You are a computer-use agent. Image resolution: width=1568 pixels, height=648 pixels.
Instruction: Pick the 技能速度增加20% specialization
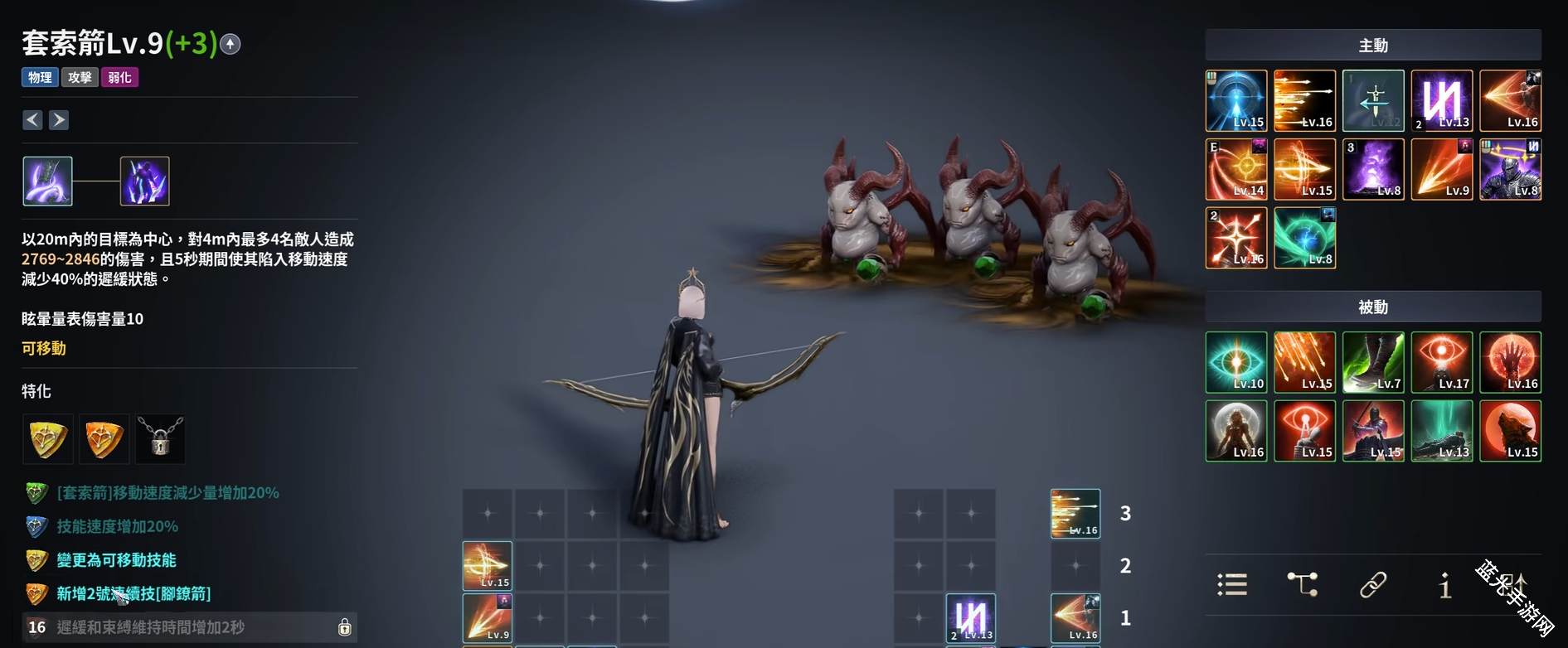[x=117, y=526]
